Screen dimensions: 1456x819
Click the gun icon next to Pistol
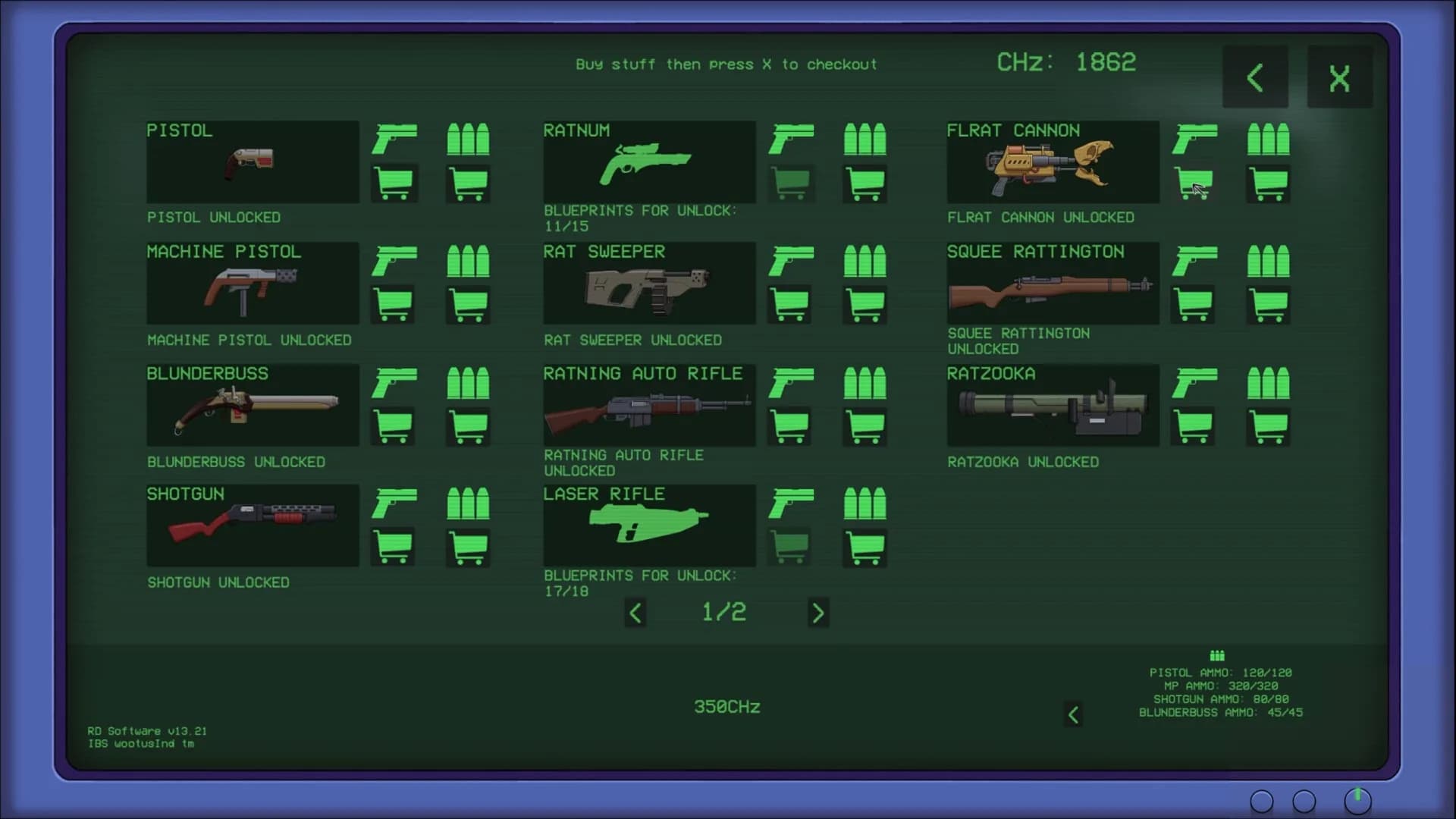[x=394, y=139]
